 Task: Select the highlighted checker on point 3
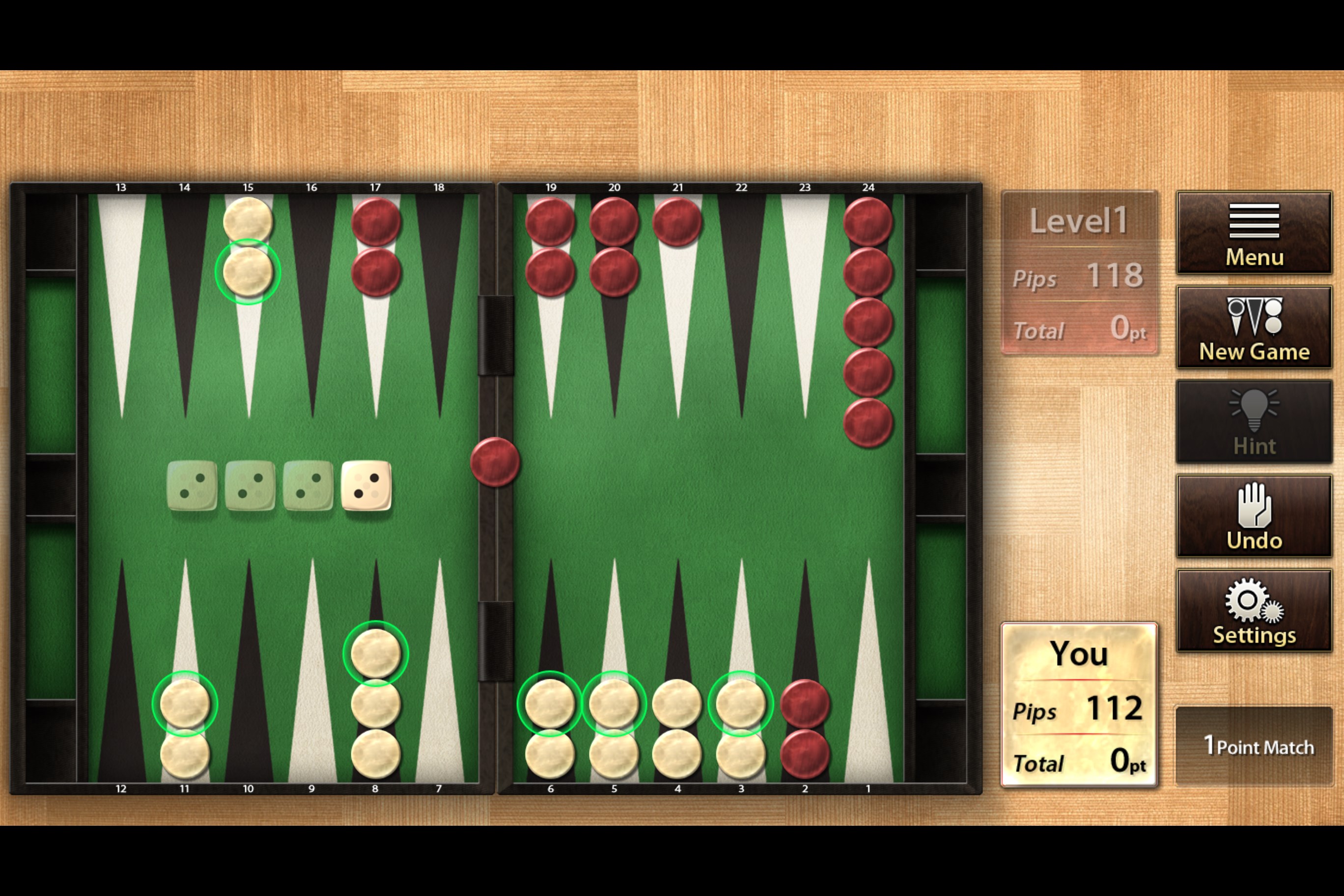coord(741,704)
